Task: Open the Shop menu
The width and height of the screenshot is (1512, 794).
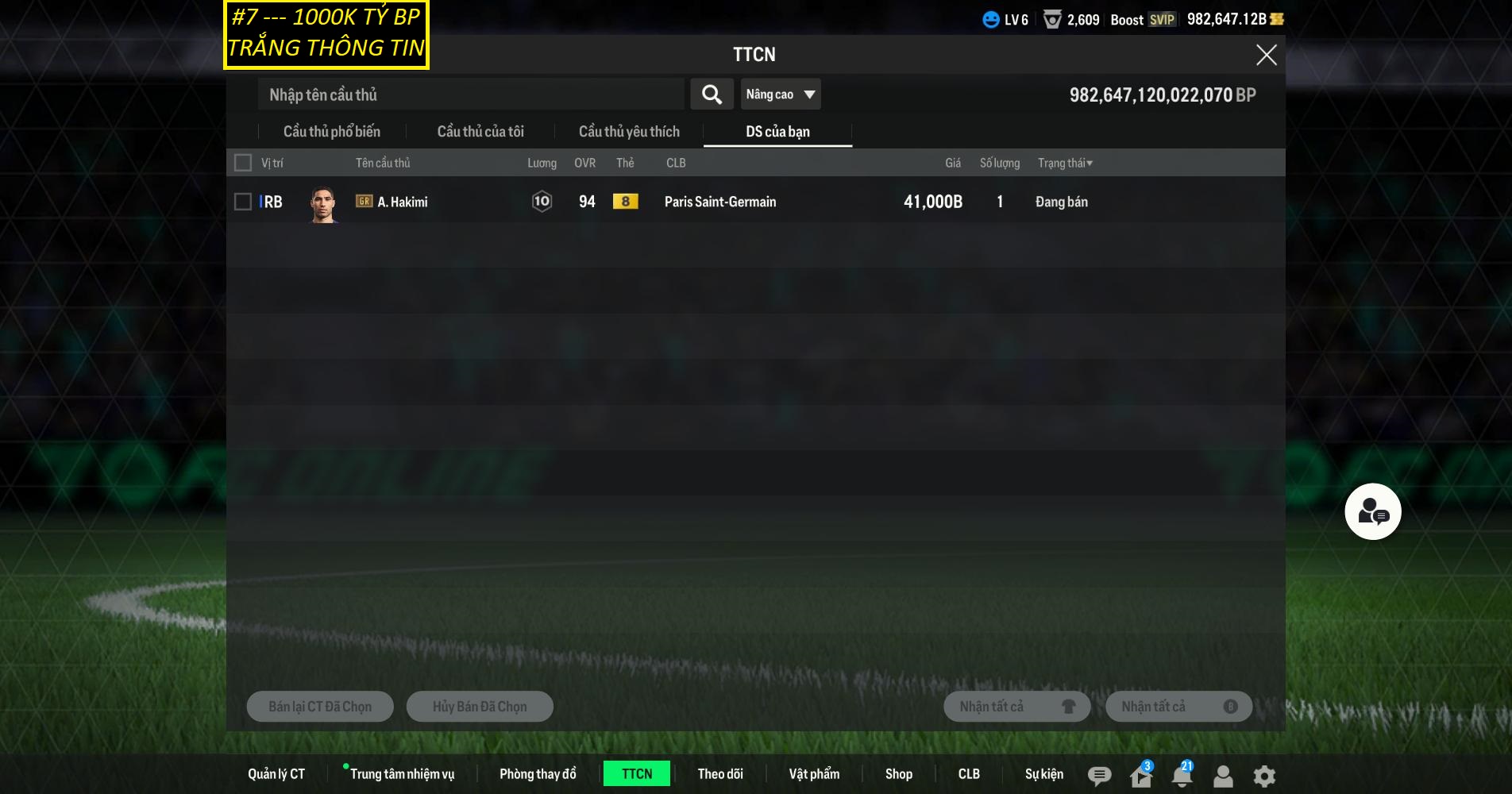Action: point(898,774)
